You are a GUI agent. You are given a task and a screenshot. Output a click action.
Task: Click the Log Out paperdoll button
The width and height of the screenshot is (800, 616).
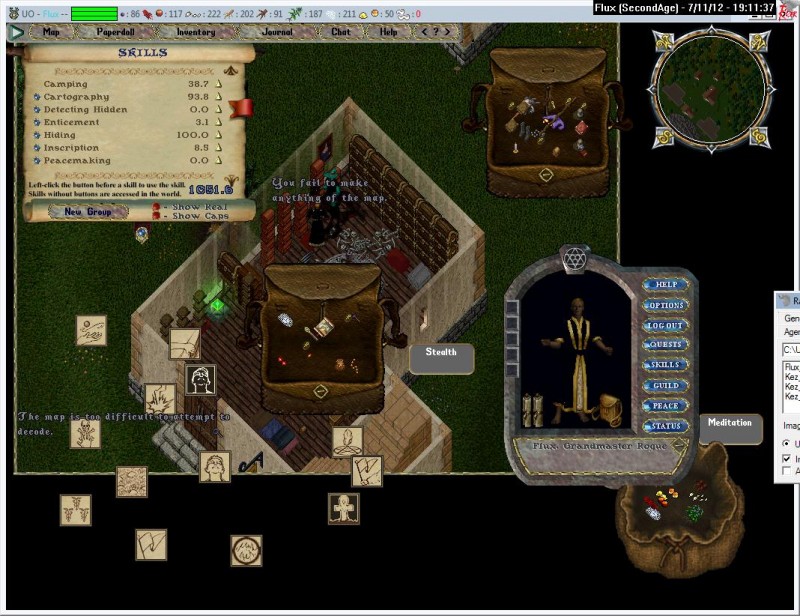[665, 325]
